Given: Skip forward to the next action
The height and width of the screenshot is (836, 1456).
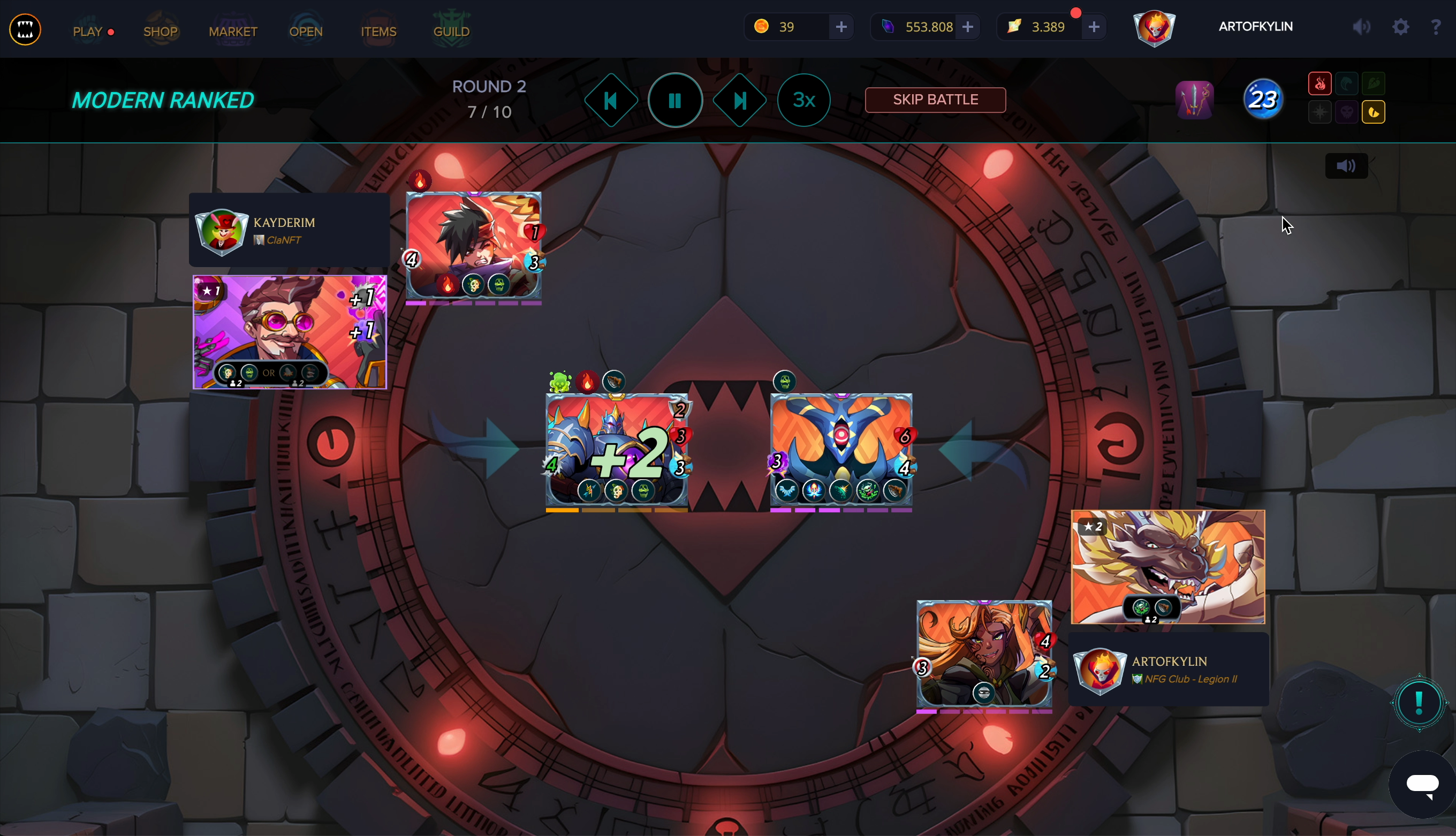Looking at the screenshot, I should pos(739,101).
